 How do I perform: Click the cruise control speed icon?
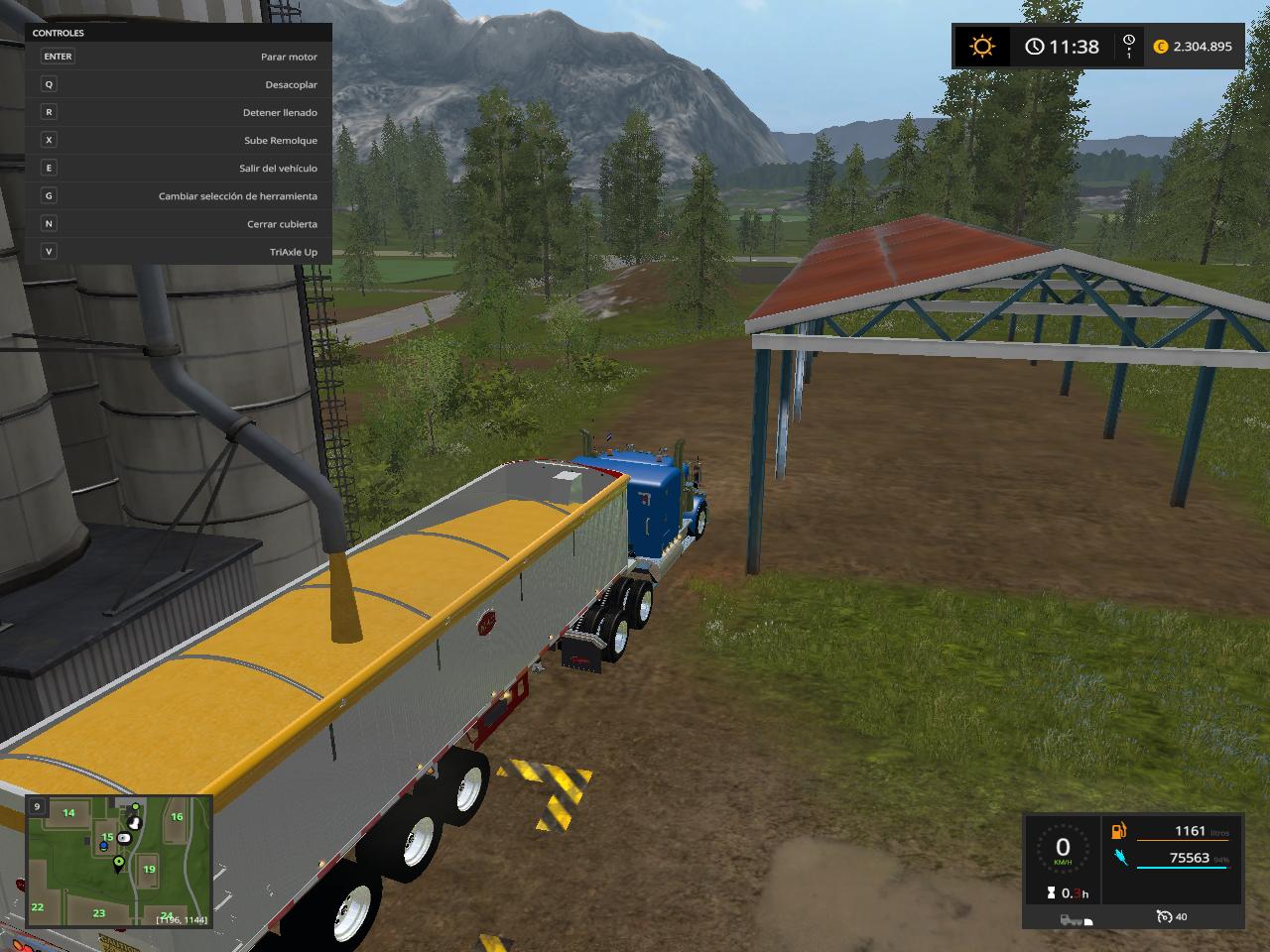(x=1165, y=917)
